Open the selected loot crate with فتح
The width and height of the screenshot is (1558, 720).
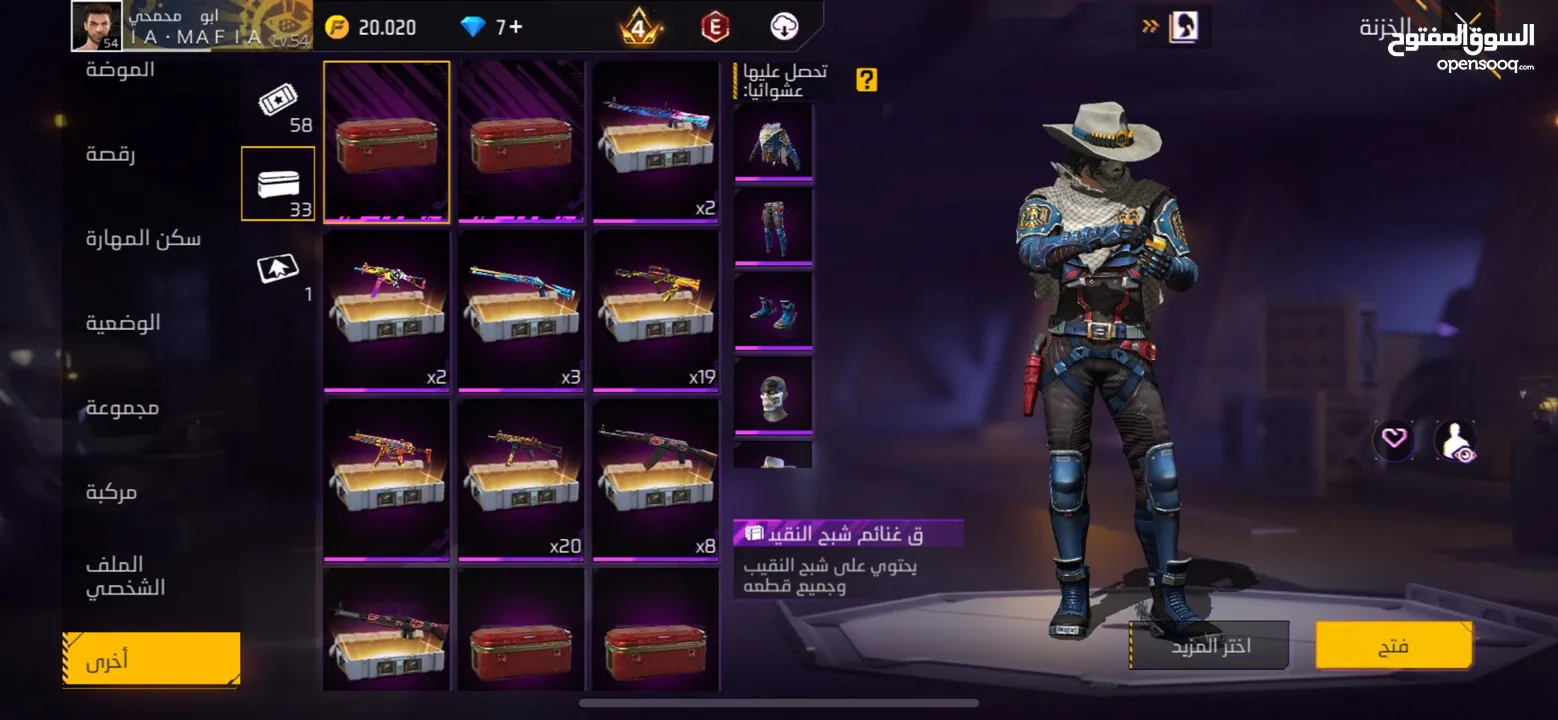pyautogui.click(x=1393, y=646)
